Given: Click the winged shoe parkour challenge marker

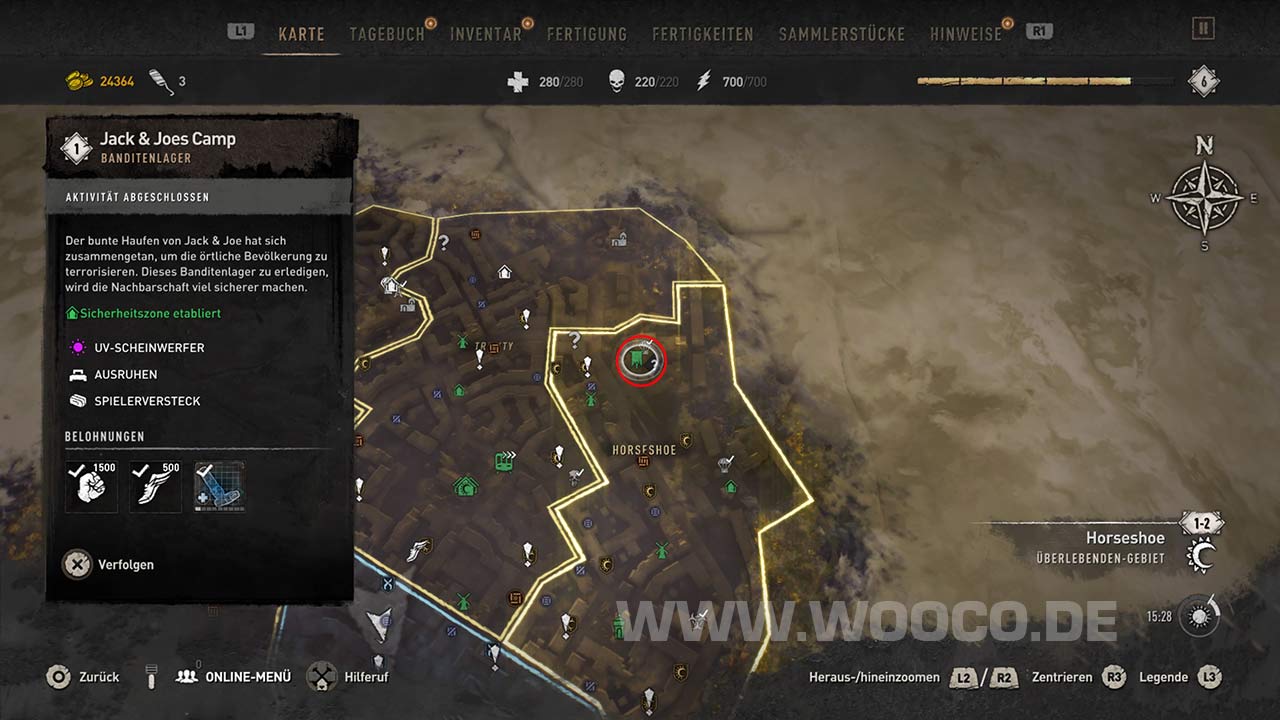Looking at the screenshot, I should pyautogui.click(x=418, y=549).
